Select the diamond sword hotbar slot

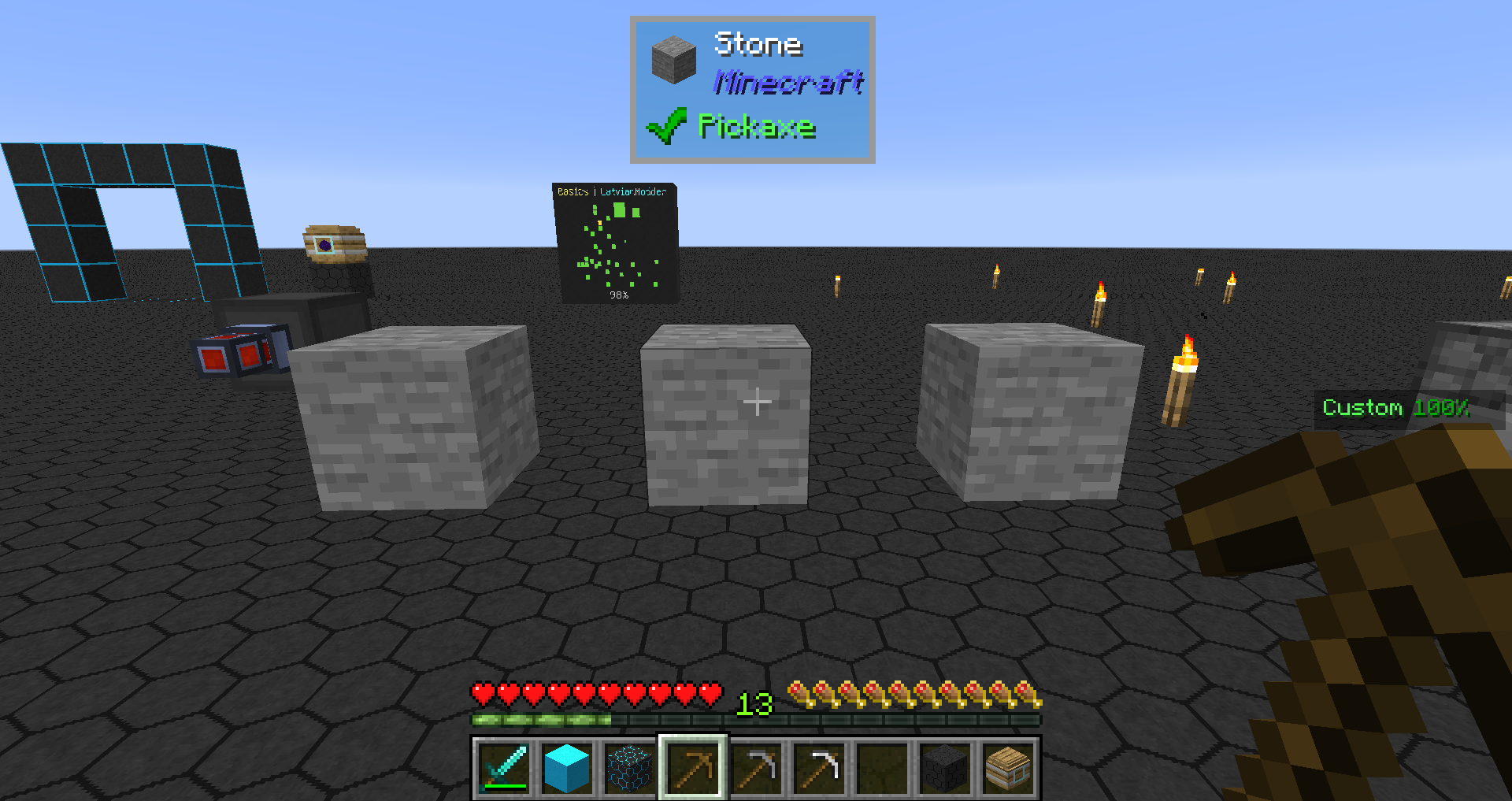pos(504,767)
